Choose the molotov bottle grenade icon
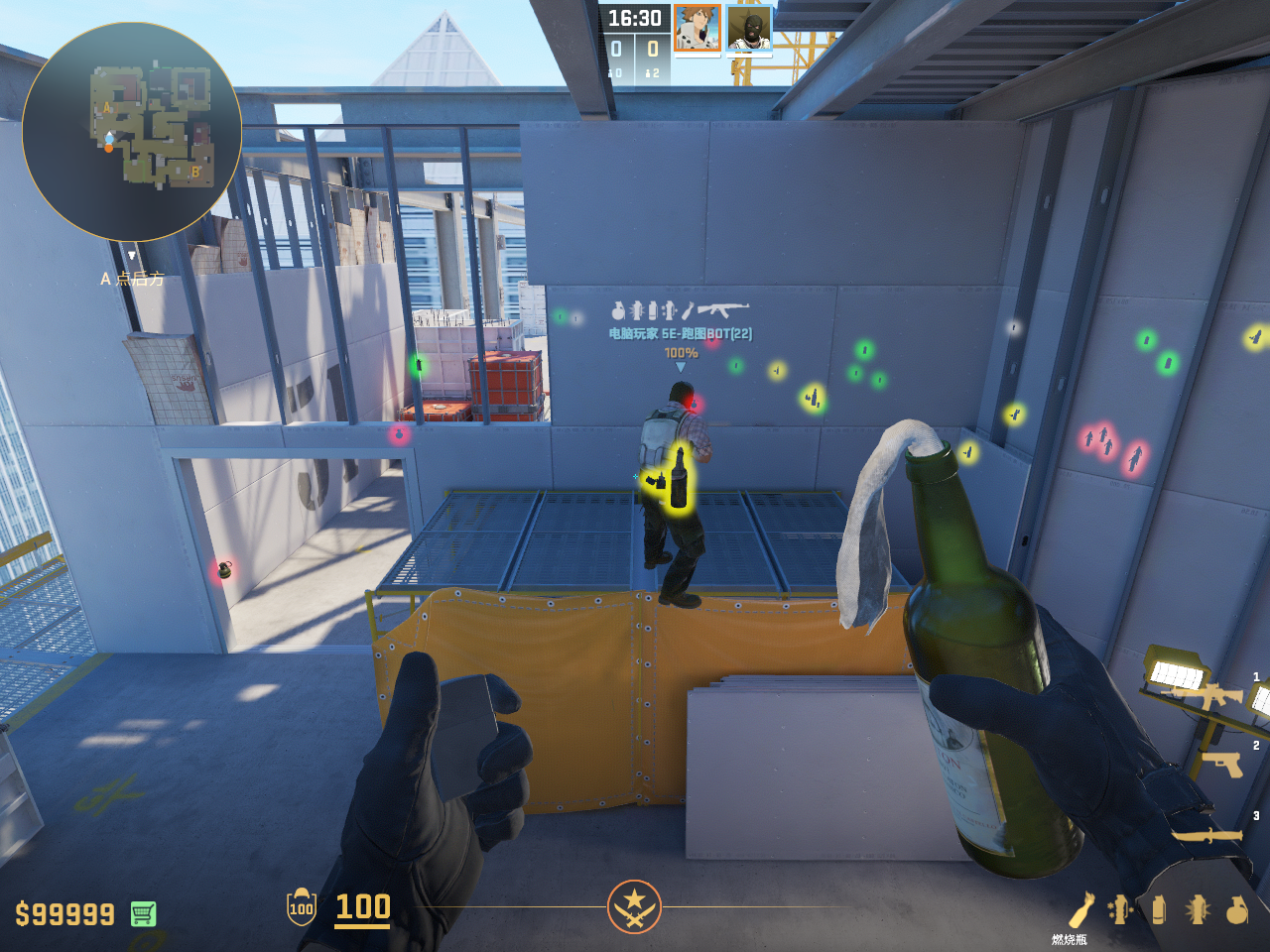Viewport: 1270px width, 952px height. click(1080, 910)
